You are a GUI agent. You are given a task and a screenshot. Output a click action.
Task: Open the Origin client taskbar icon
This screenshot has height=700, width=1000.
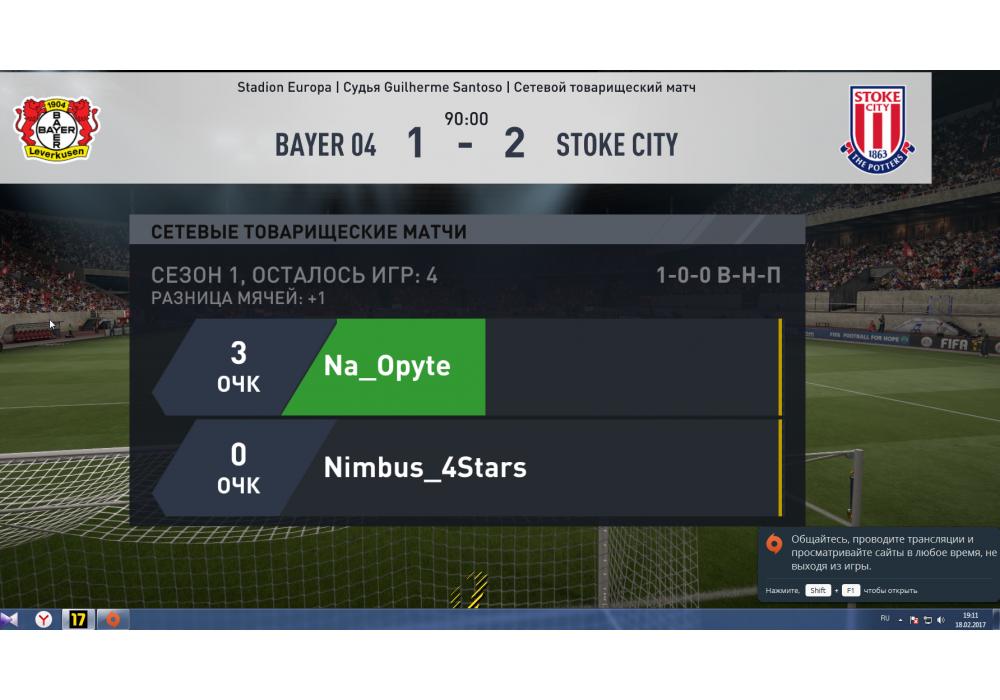pos(112,620)
